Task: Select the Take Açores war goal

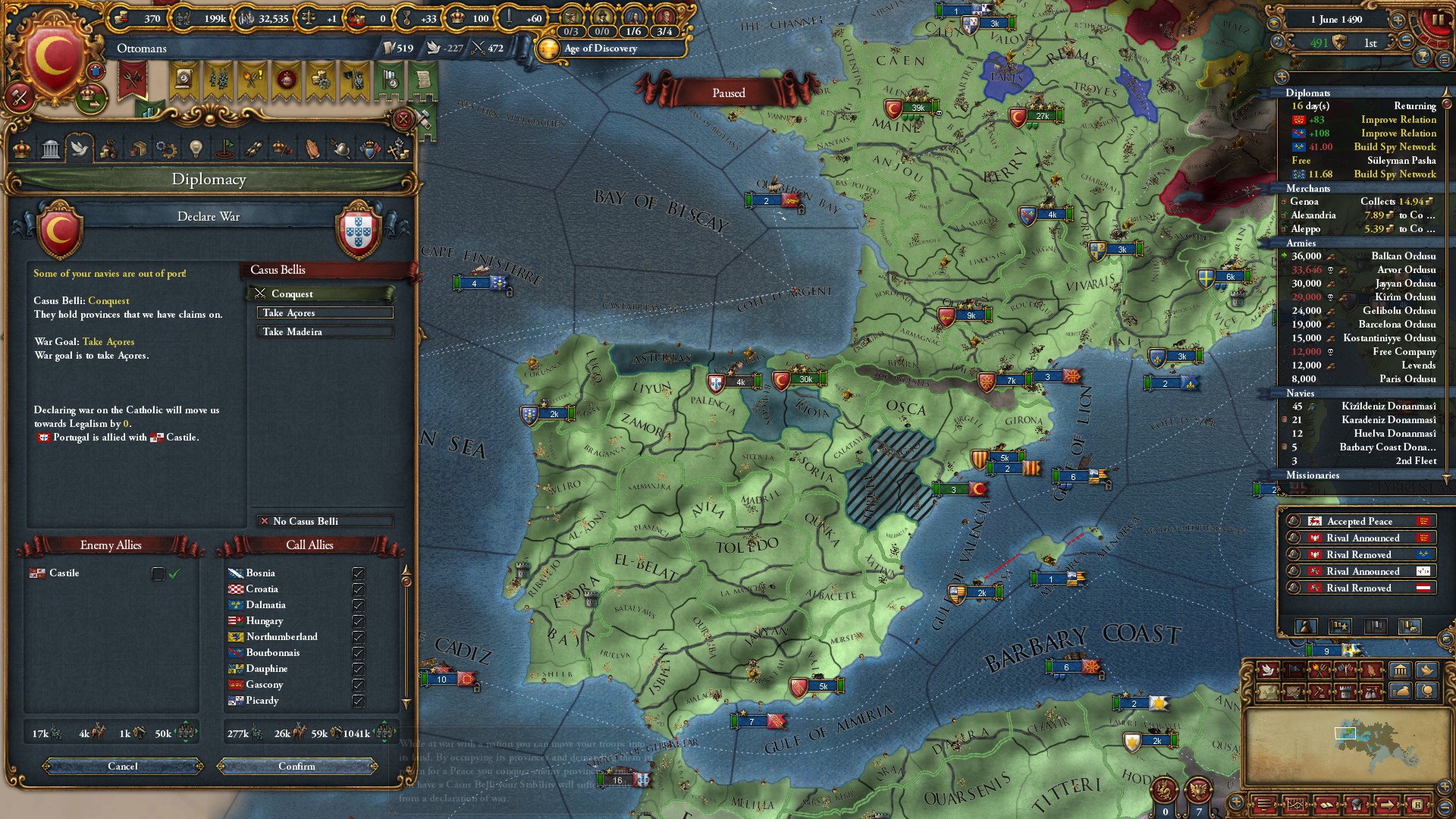Action: 325,312
